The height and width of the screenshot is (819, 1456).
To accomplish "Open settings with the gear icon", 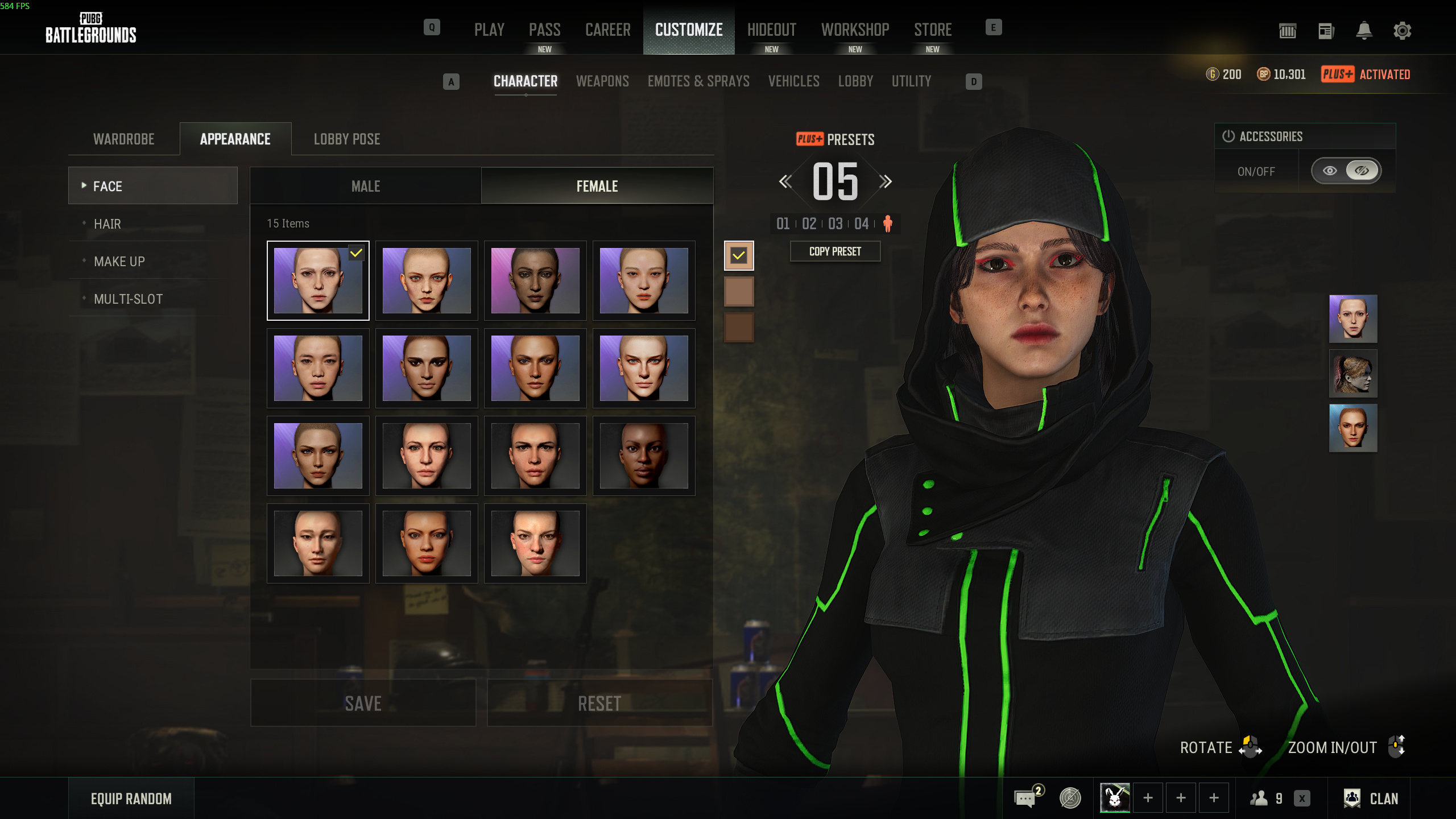I will [x=1402, y=31].
